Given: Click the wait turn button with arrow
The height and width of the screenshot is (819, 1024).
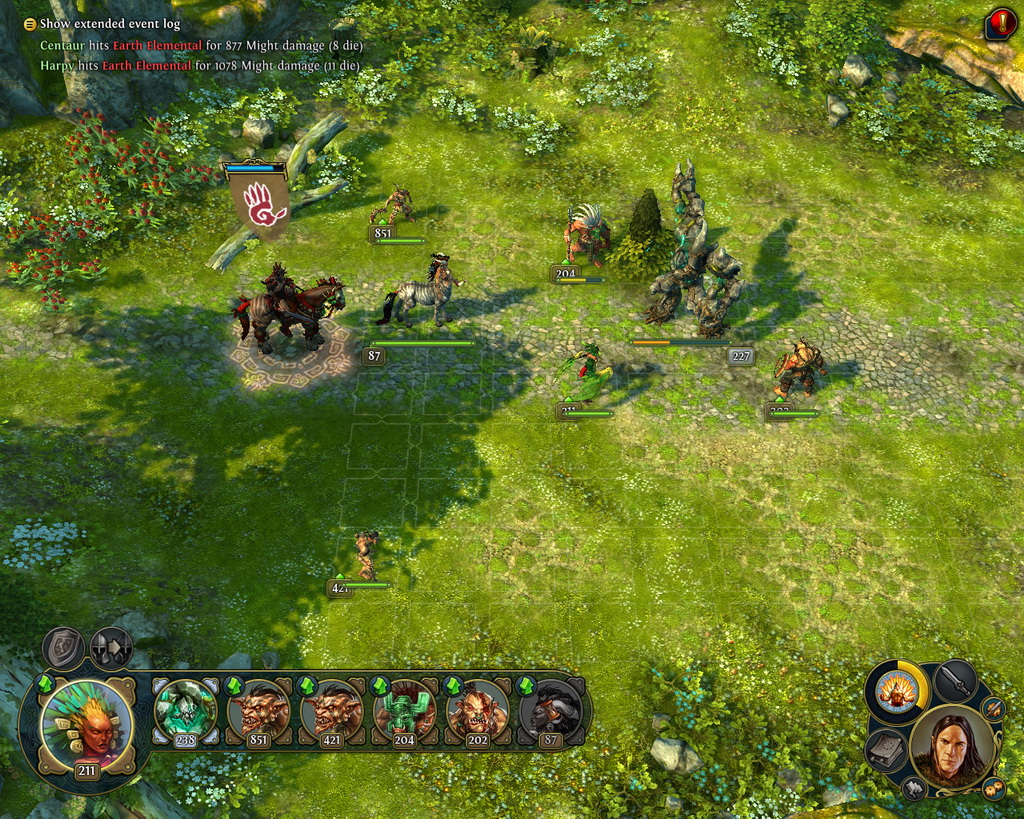Looking at the screenshot, I should 111,648.
